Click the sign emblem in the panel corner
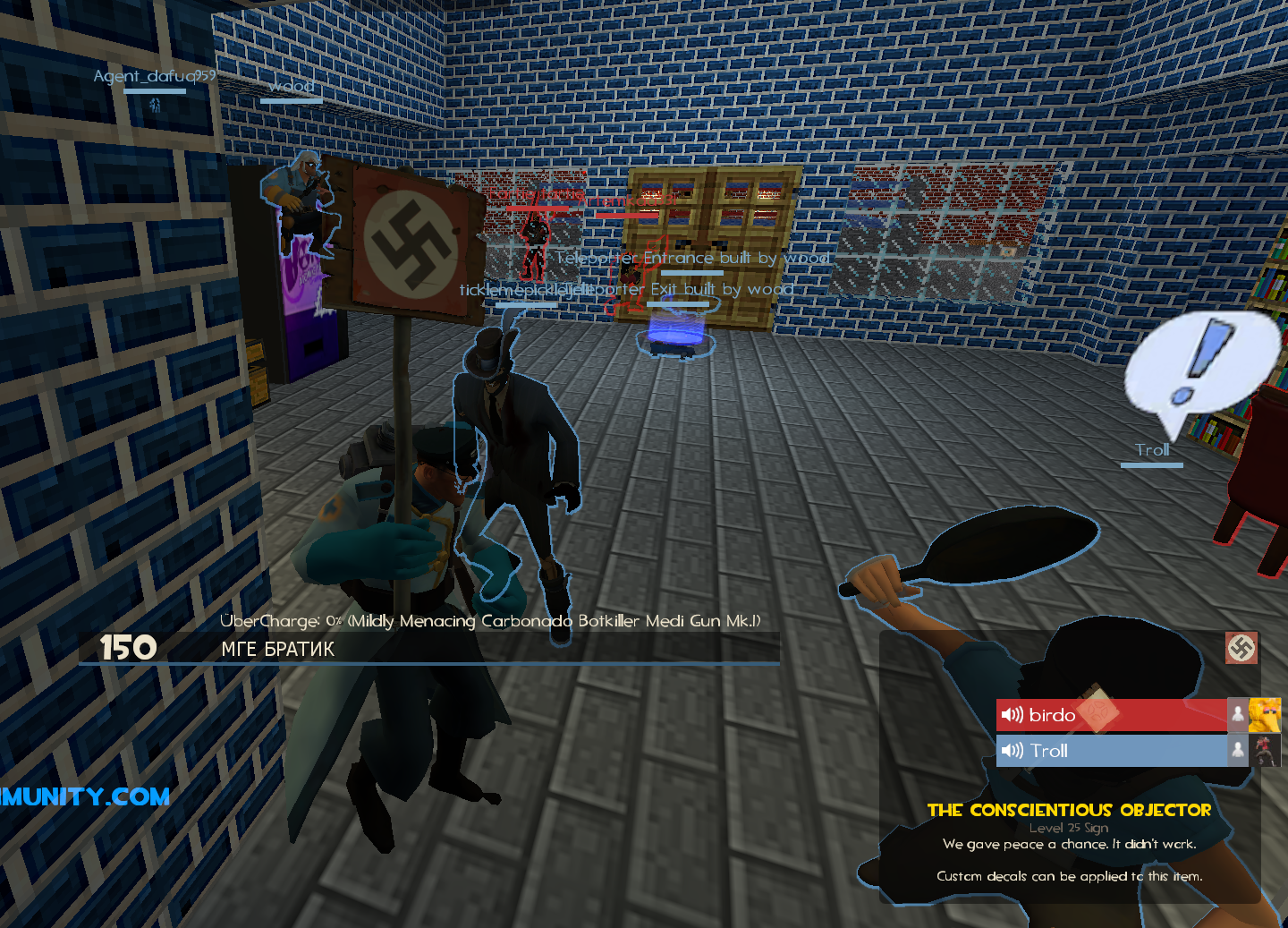Screen dimensions: 1288x928 (1241, 648)
